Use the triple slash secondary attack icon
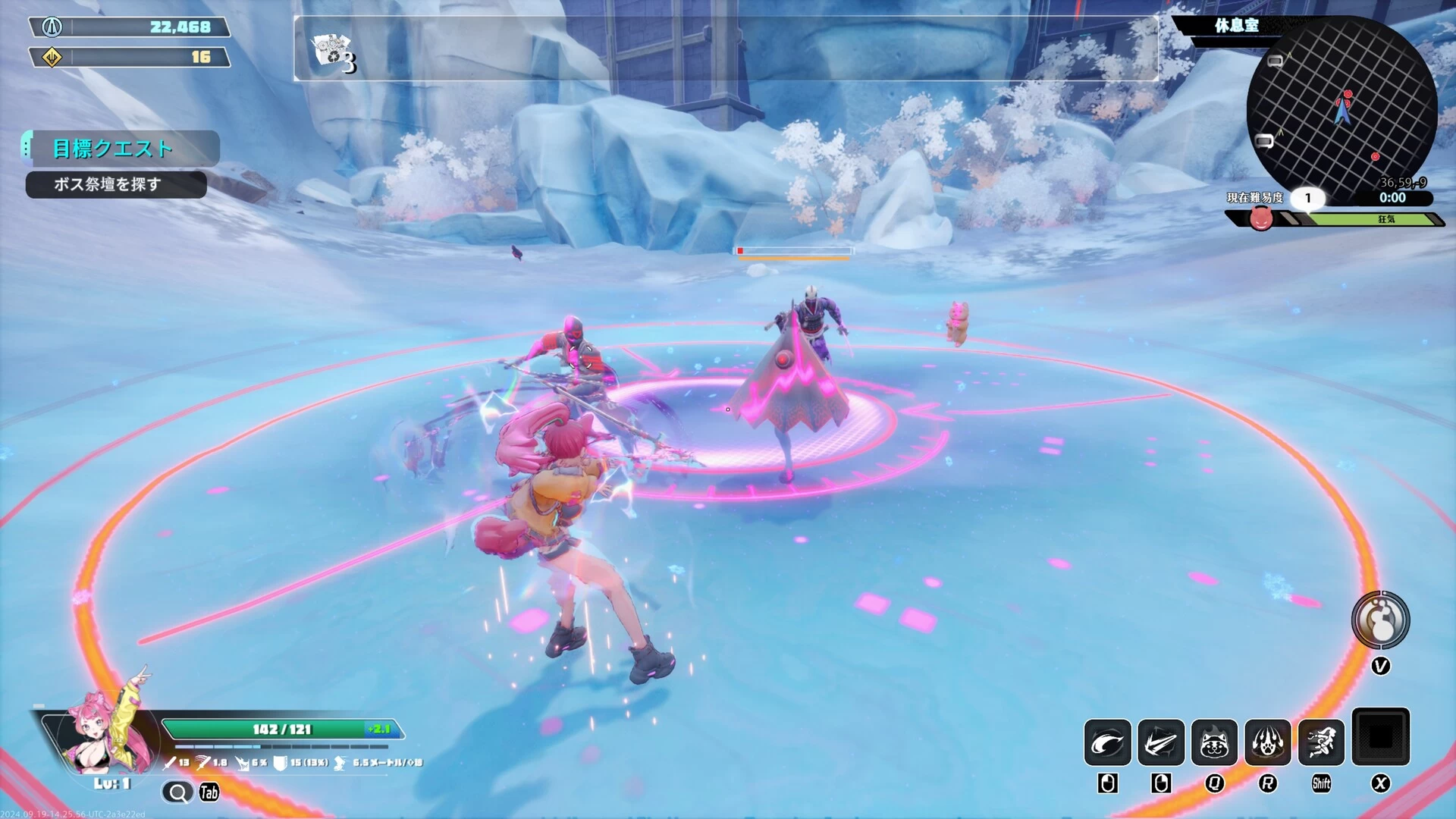 point(1160,742)
